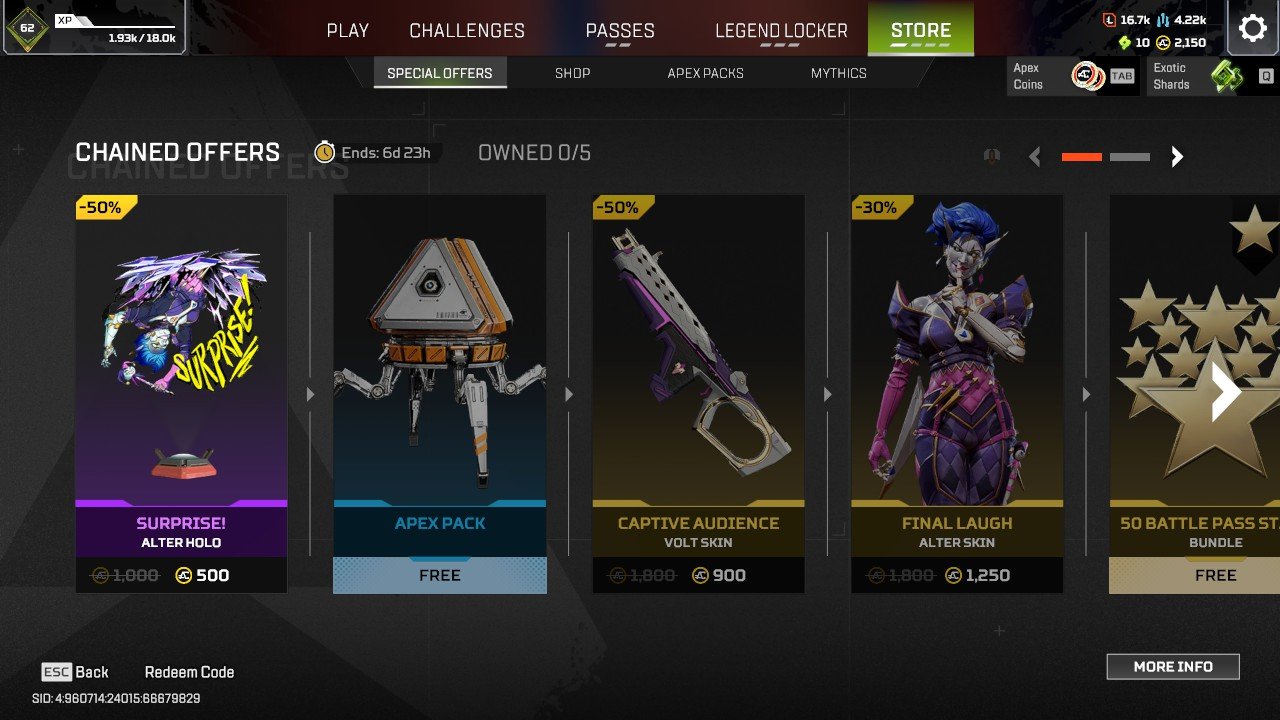
Task: Switch to the Challenges tab
Action: (x=467, y=30)
